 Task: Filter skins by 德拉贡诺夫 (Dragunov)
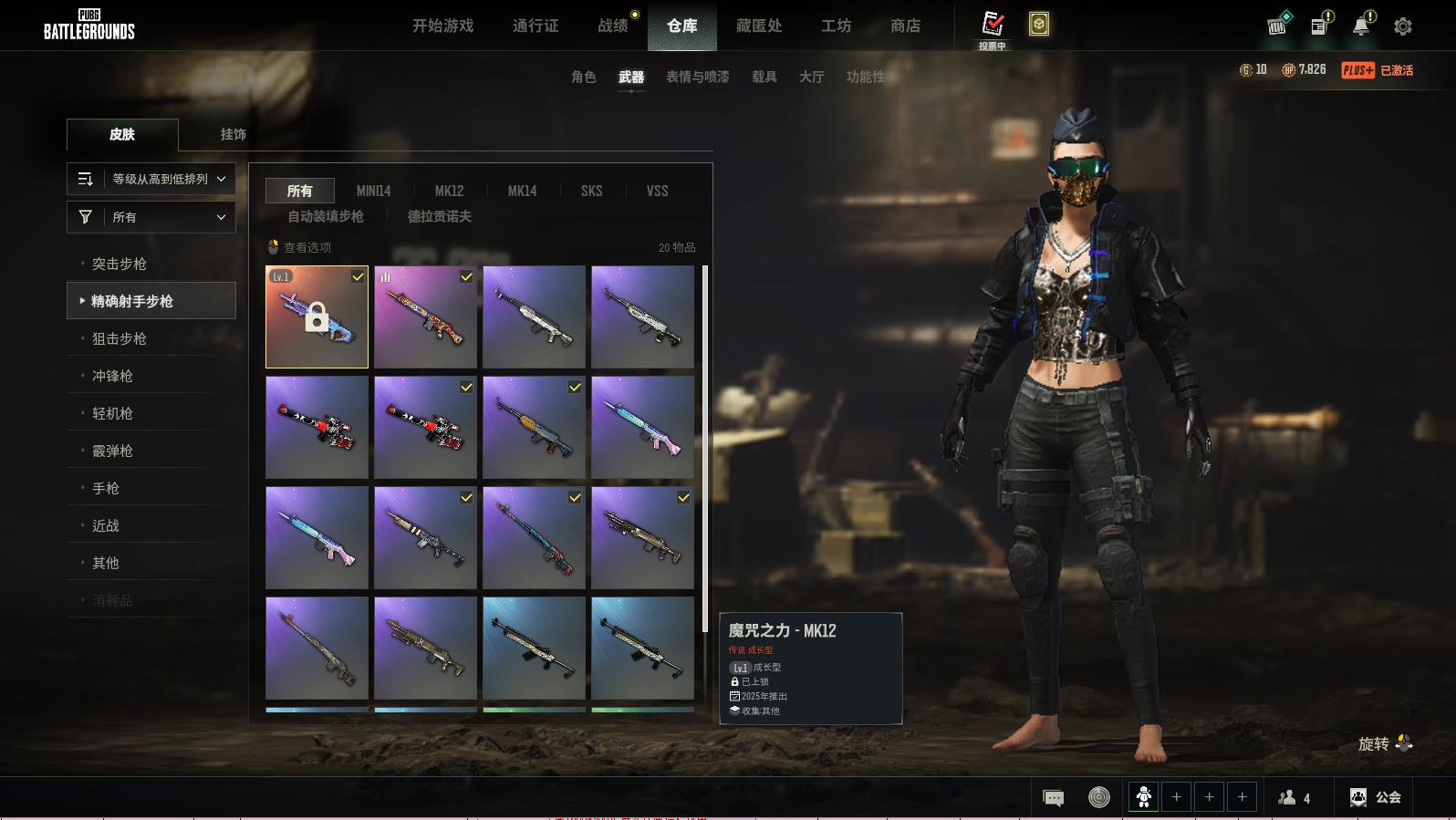click(x=439, y=216)
